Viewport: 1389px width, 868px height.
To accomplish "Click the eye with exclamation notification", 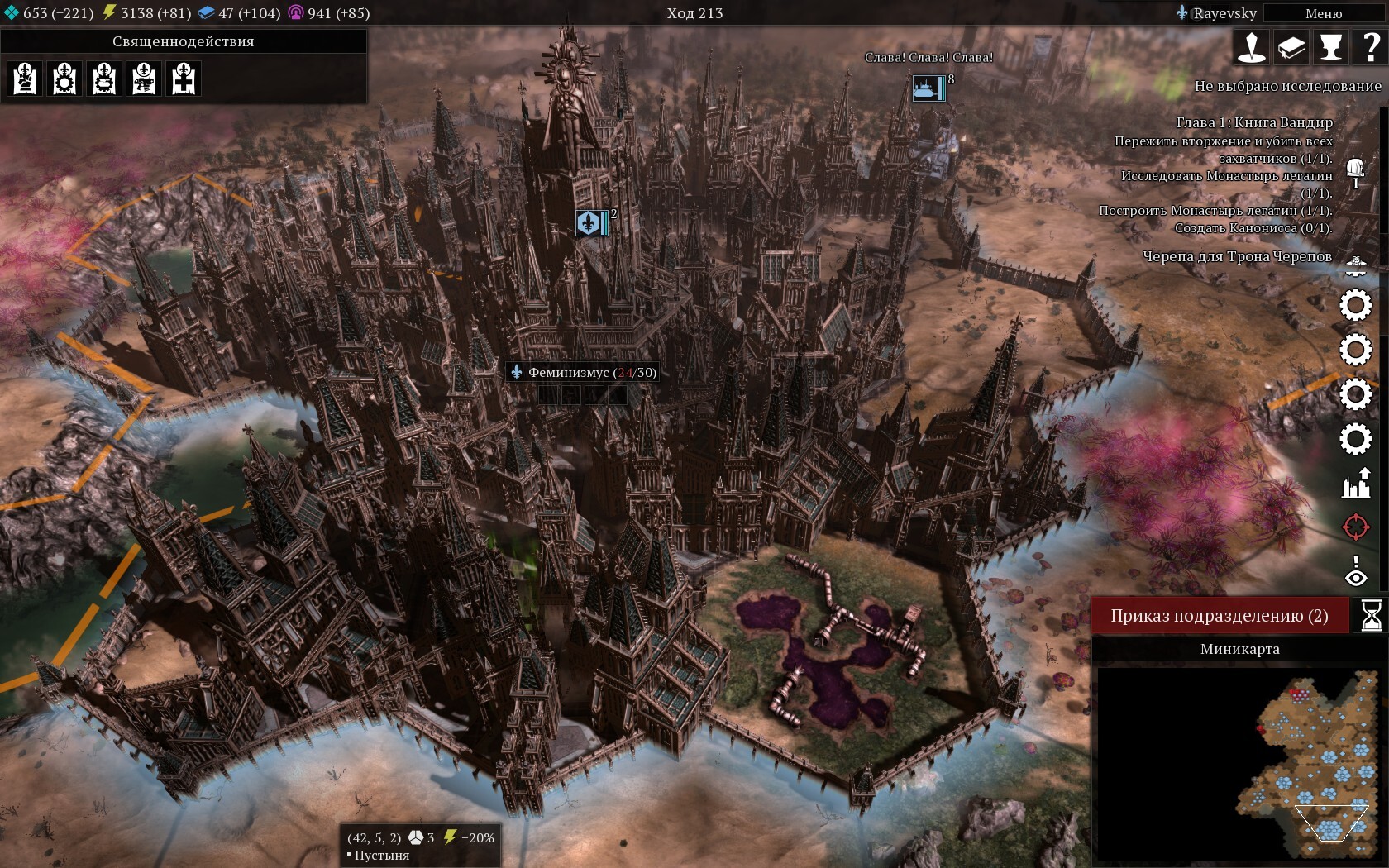I will point(1355,571).
